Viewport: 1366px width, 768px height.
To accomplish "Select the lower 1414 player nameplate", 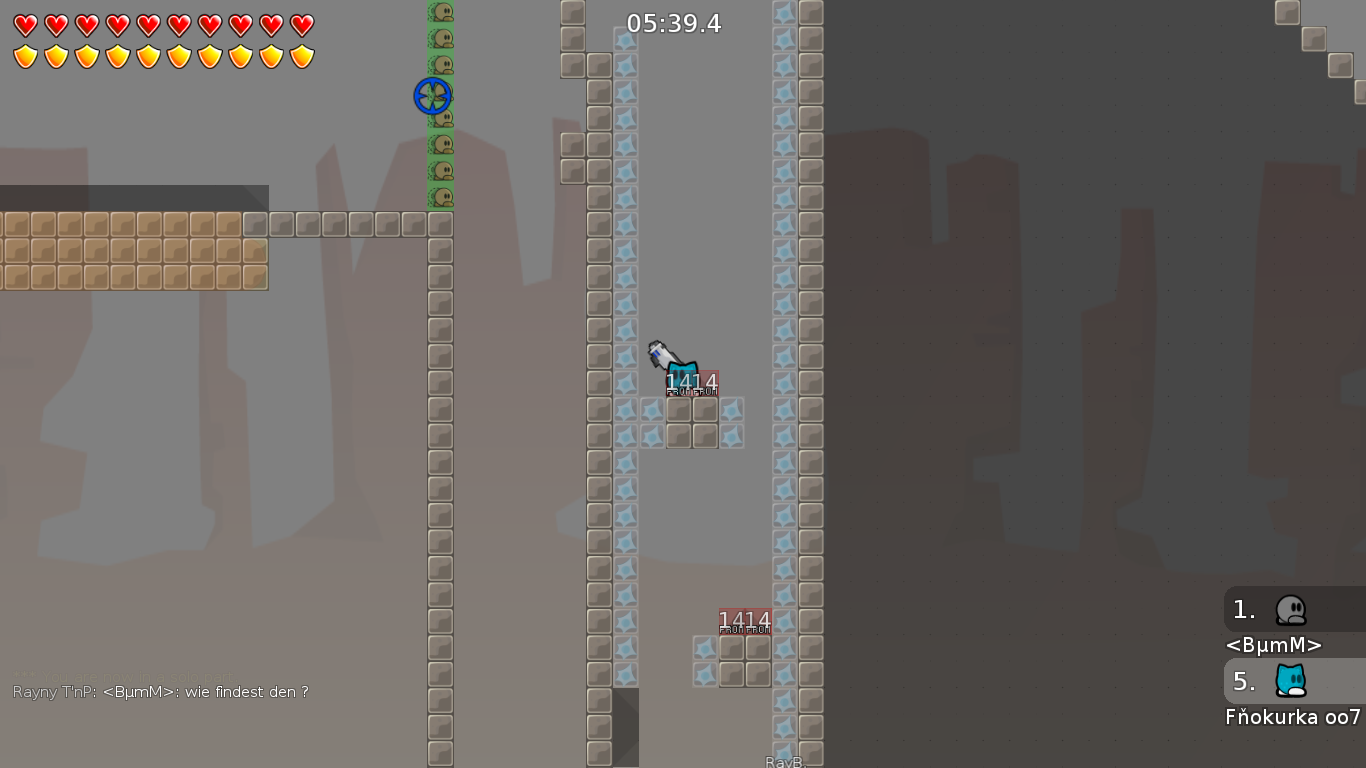I will point(744,620).
